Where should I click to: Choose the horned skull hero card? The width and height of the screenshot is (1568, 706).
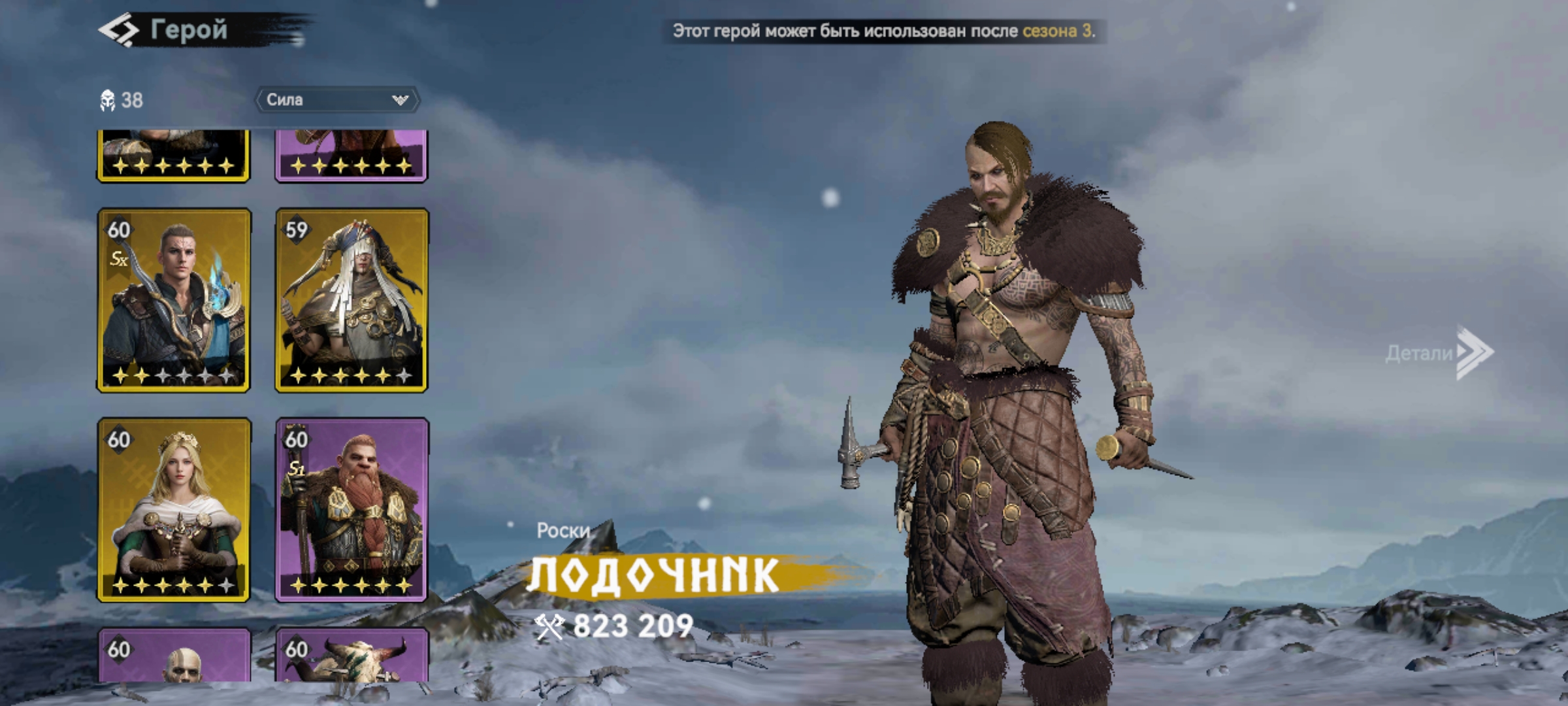tap(351, 656)
